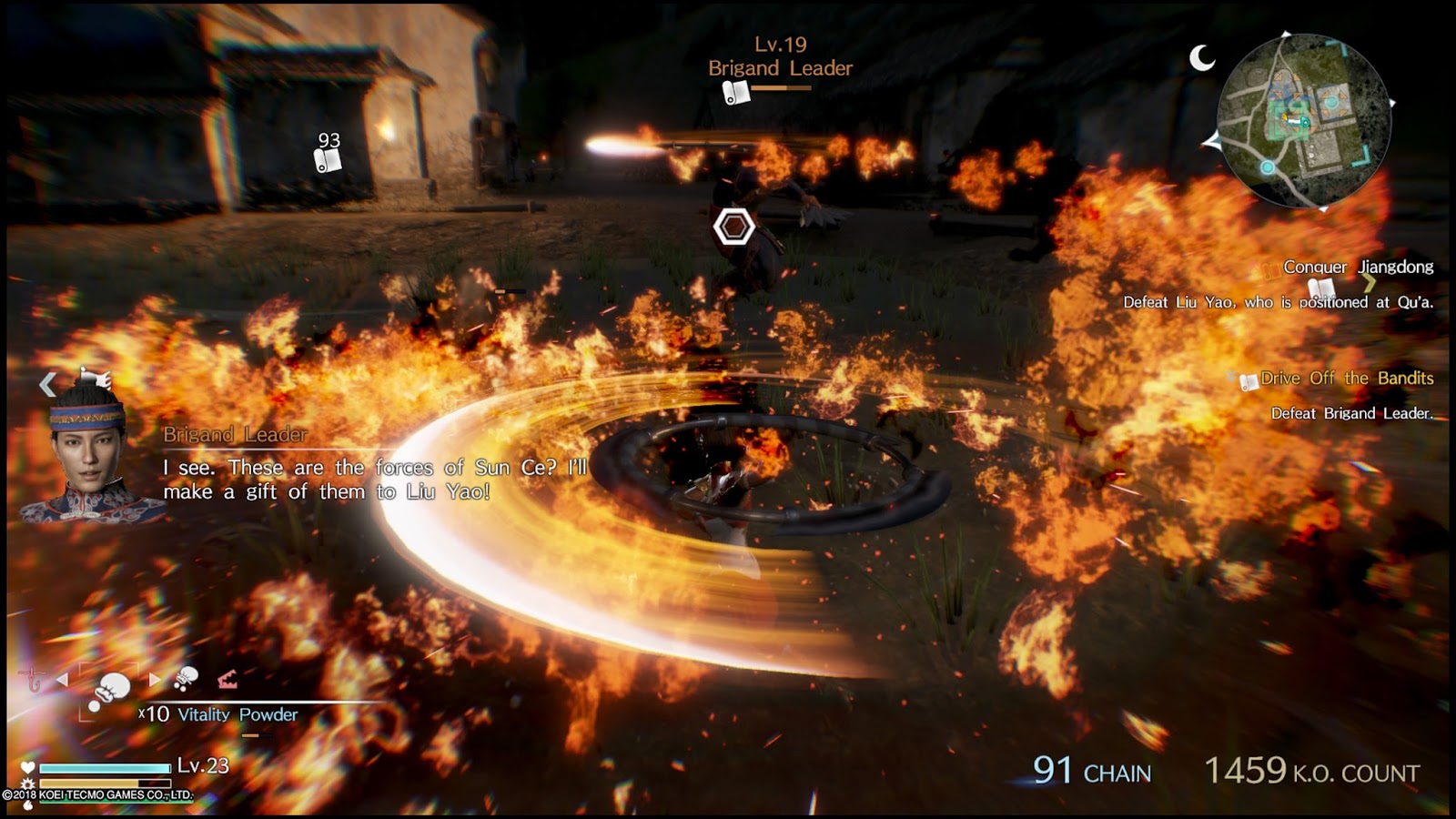Open the circular minimap
Viewport: 1456px width, 819px height.
[1303, 121]
